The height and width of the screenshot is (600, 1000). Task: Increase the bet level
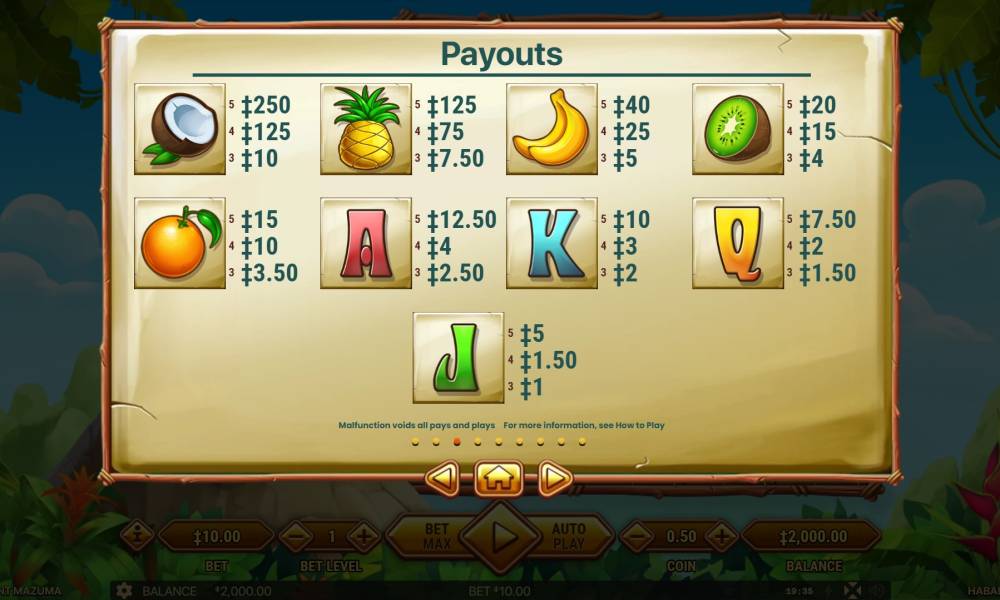click(364, 537)
